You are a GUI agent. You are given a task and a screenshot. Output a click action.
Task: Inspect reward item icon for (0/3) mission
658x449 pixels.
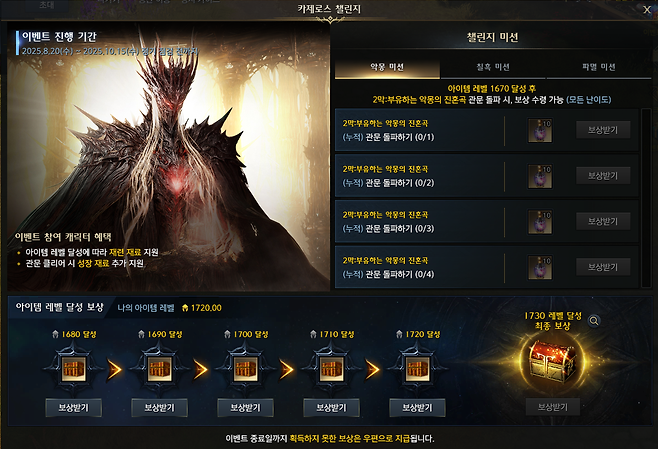coord(542,222)
